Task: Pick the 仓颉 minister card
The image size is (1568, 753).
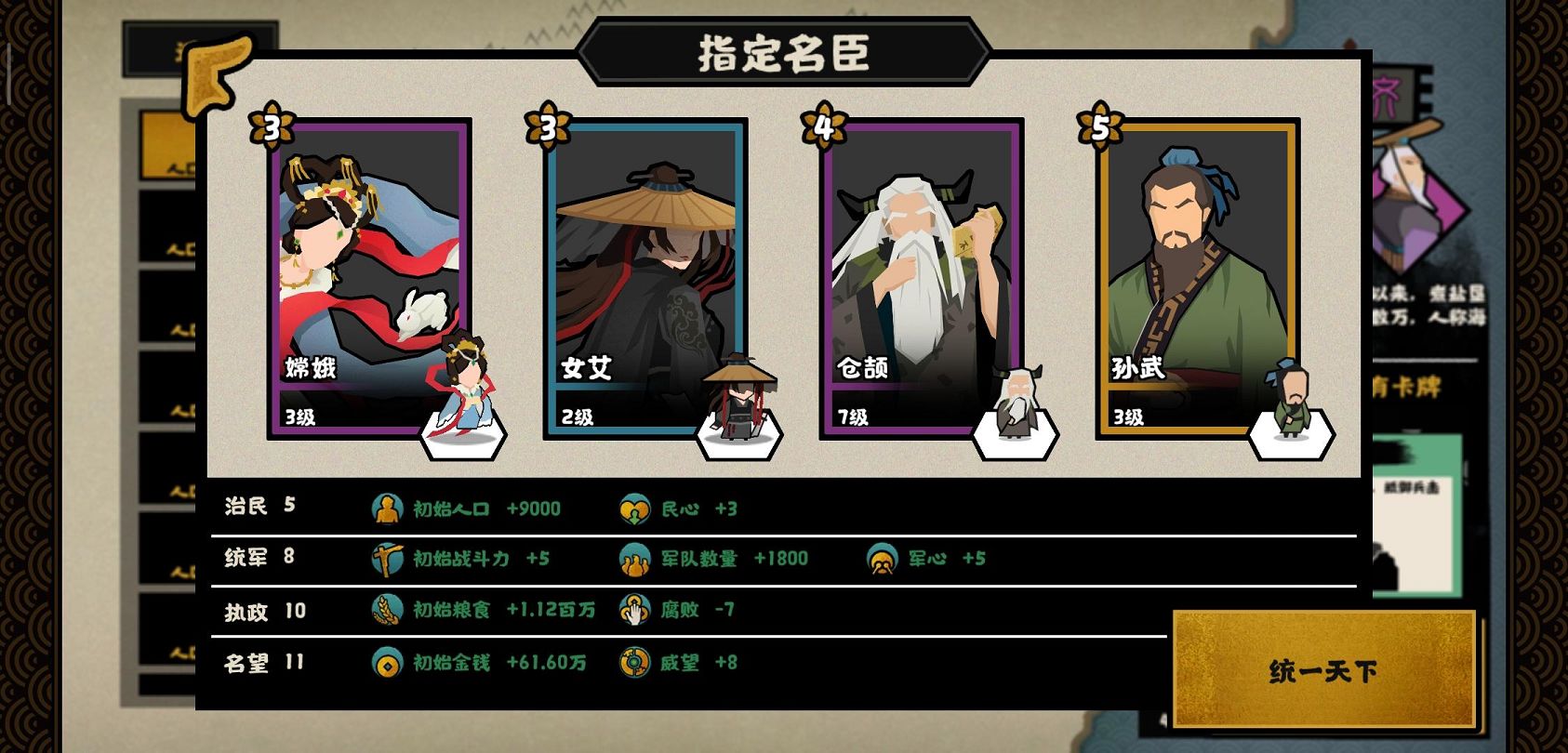Action: click(921, 277)
